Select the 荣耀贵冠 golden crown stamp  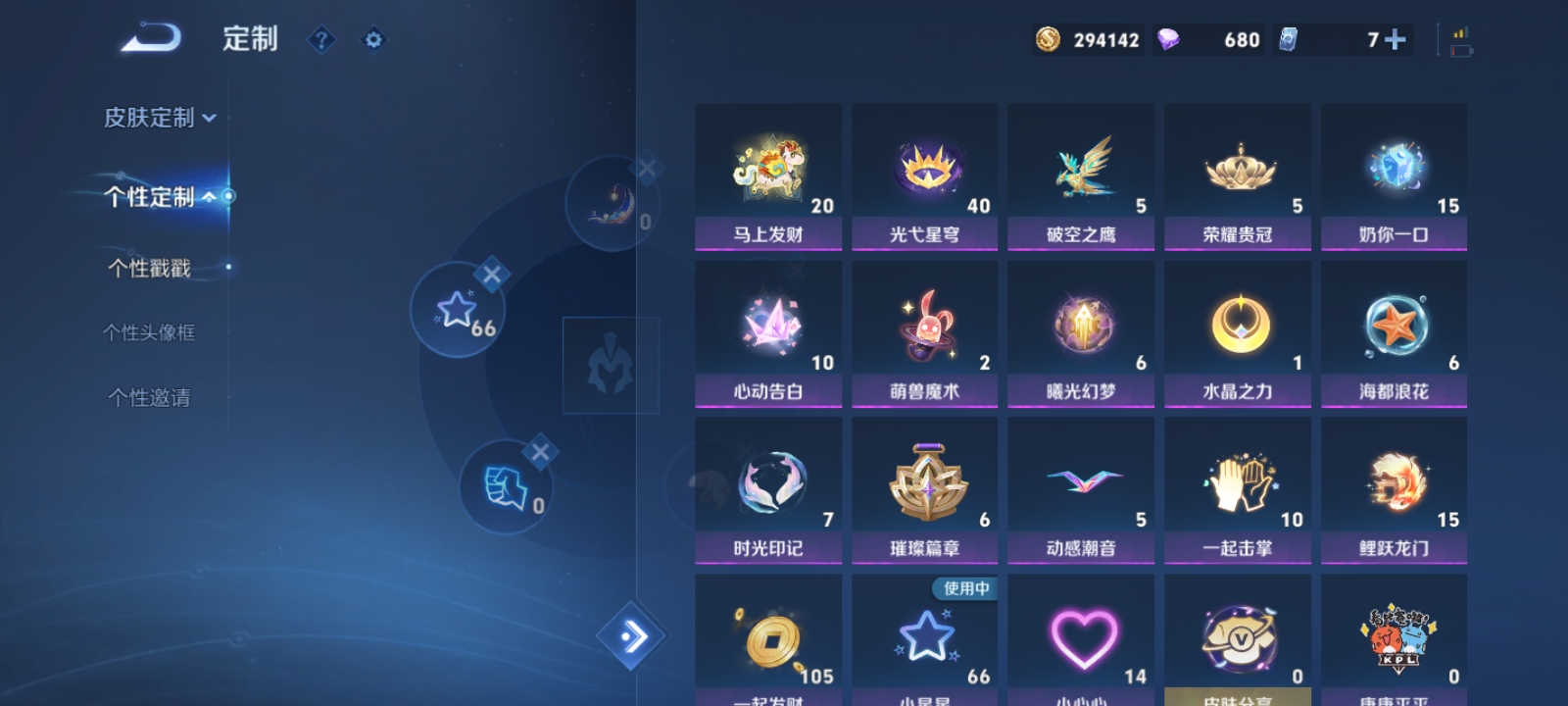1237,176
